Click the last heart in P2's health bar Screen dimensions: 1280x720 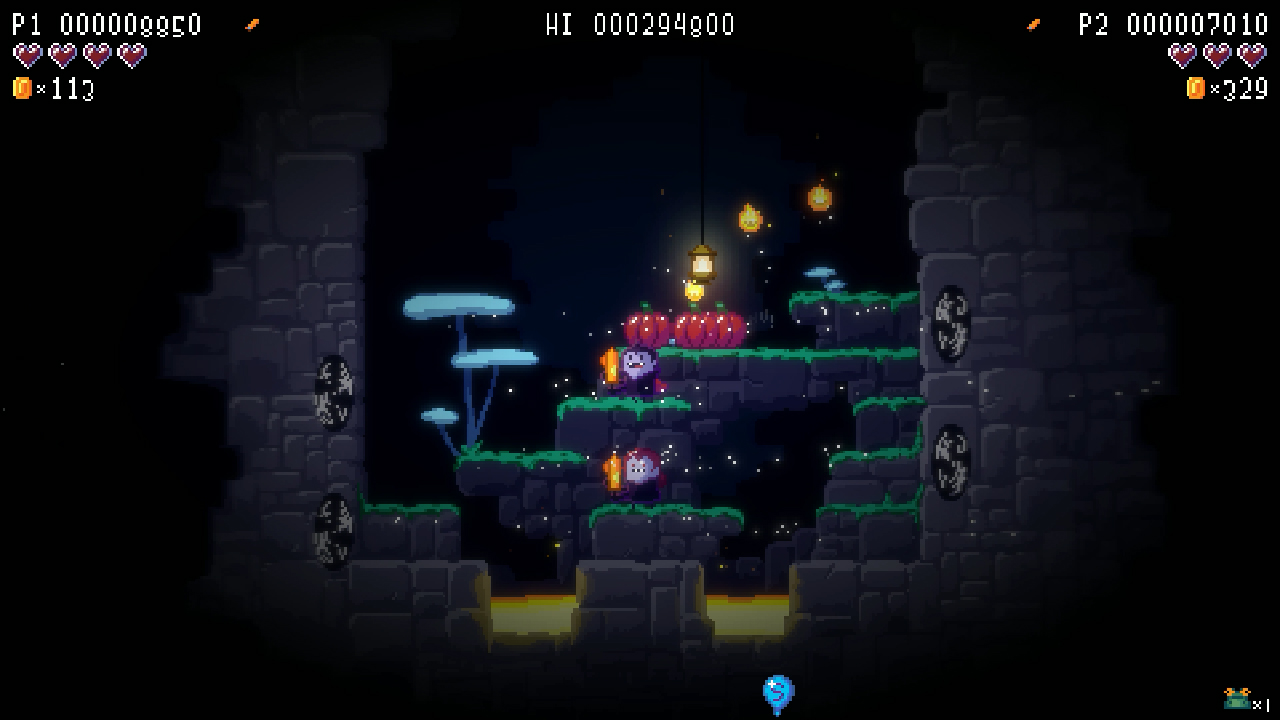tap(1251, 57)
